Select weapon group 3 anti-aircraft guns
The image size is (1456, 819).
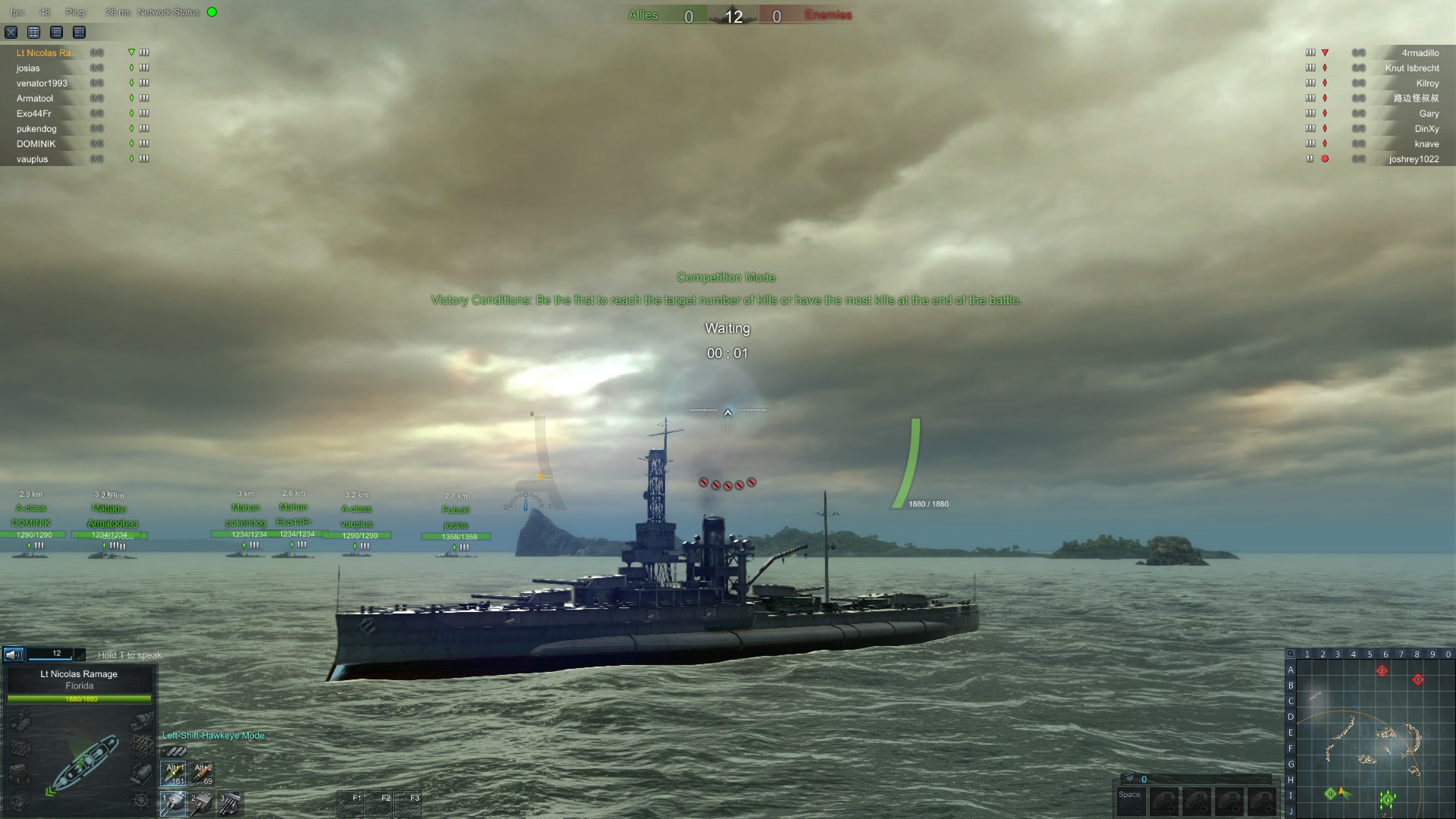[x=230, y=804]
